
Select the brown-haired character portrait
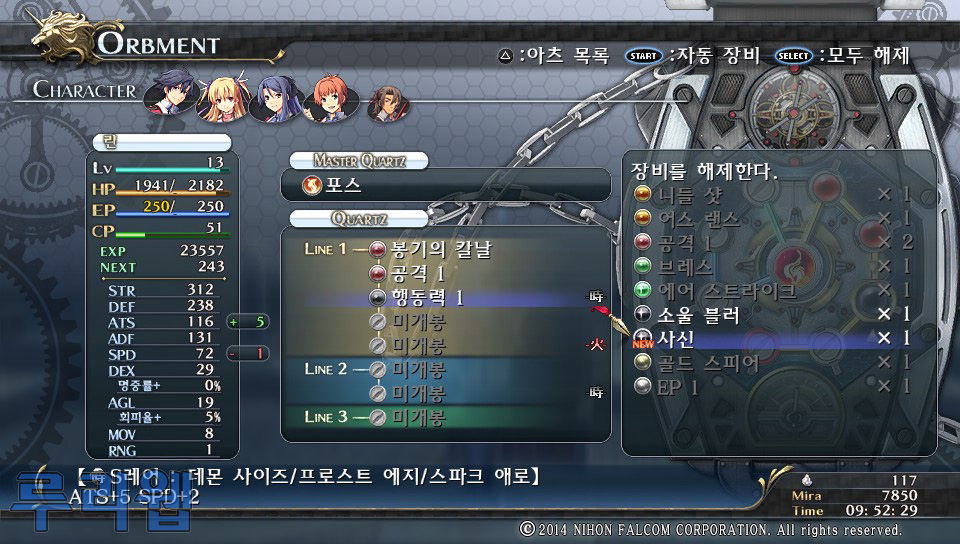387,102
